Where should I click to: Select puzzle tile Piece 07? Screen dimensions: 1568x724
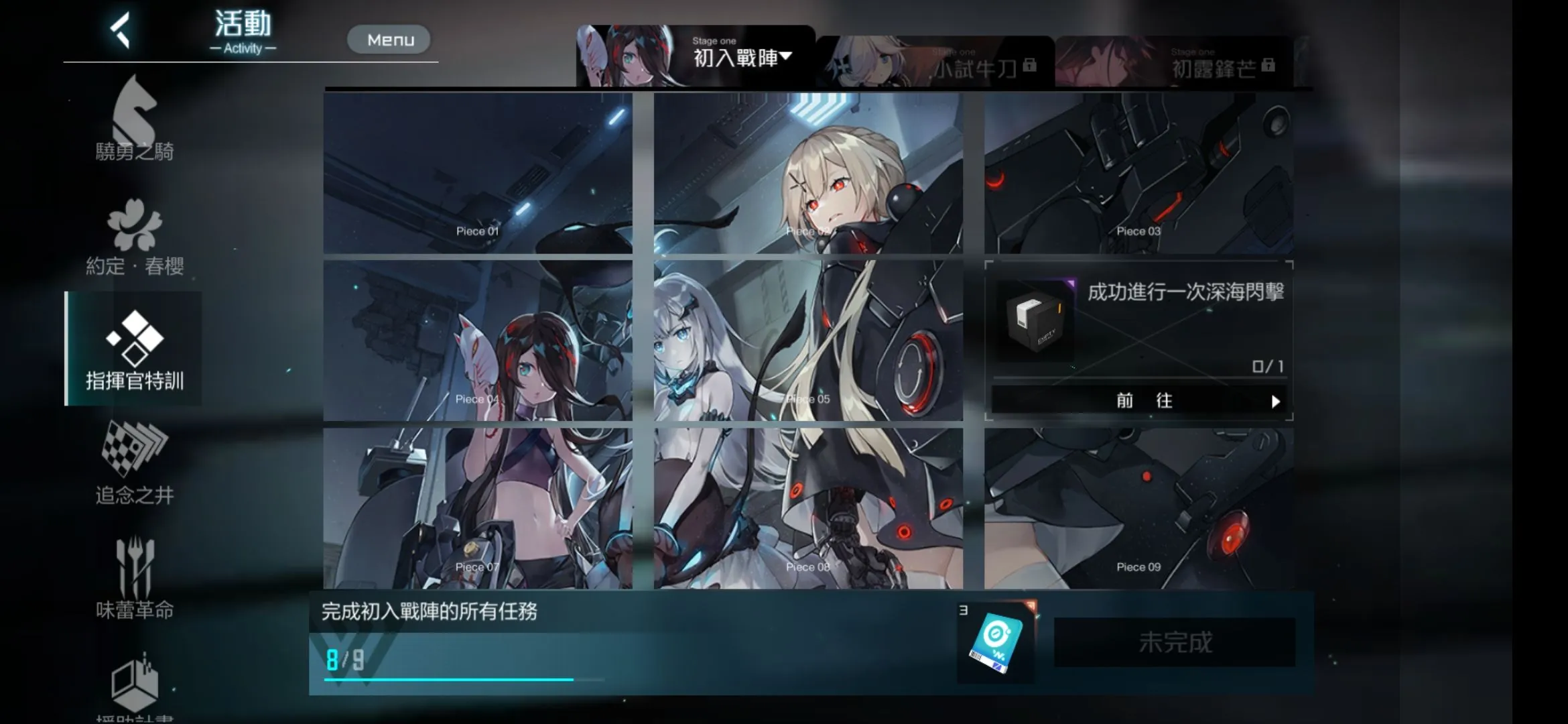[x=478, y=508]
